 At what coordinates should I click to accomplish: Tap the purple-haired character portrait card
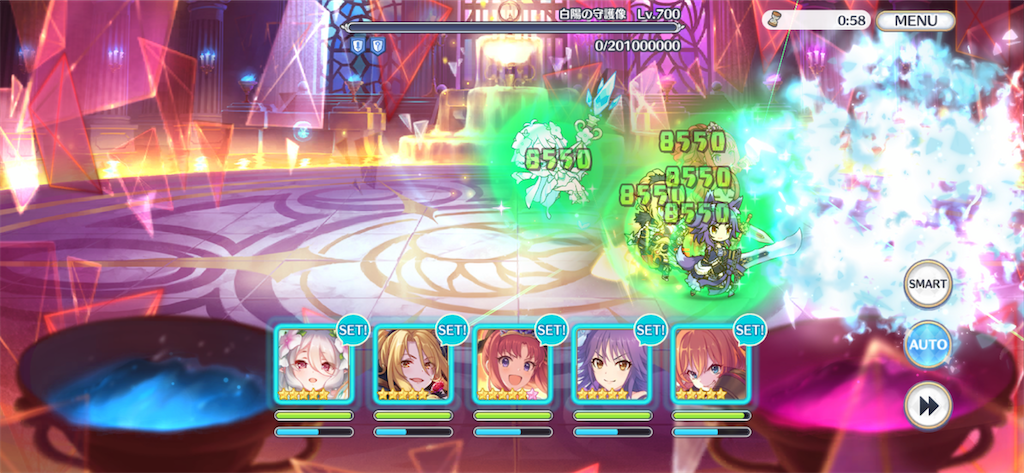(x=611, y=365)
